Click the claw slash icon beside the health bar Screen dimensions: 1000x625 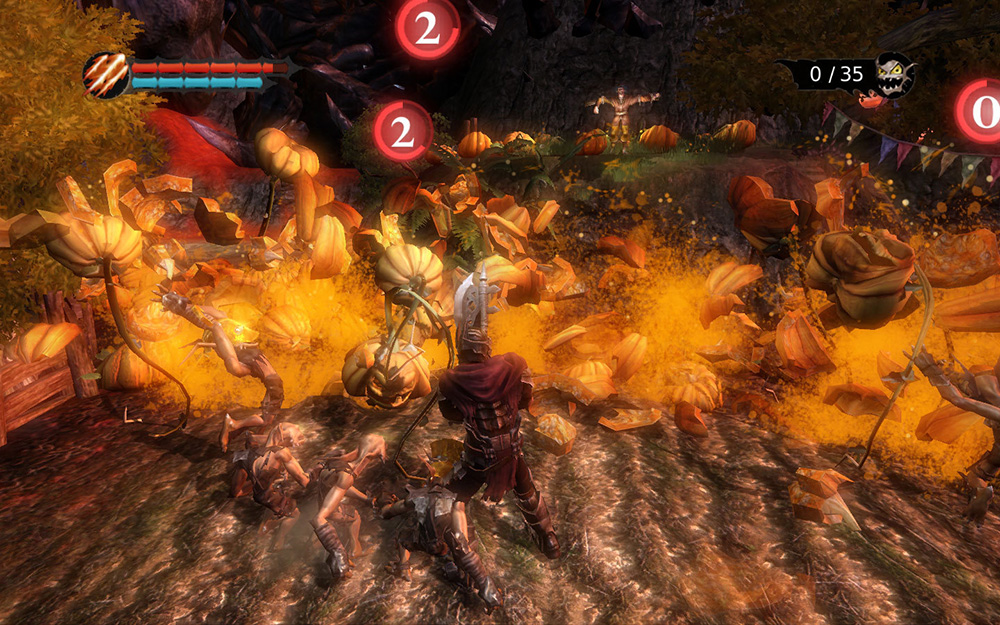105,75
